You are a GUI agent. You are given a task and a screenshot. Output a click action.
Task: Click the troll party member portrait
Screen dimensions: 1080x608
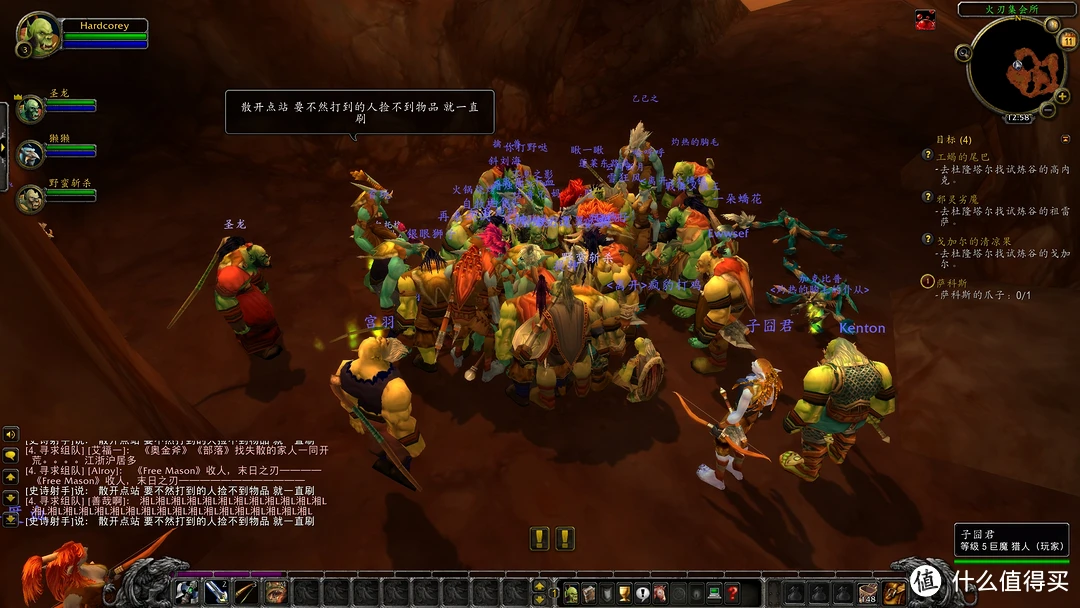(x=30, y=153)
